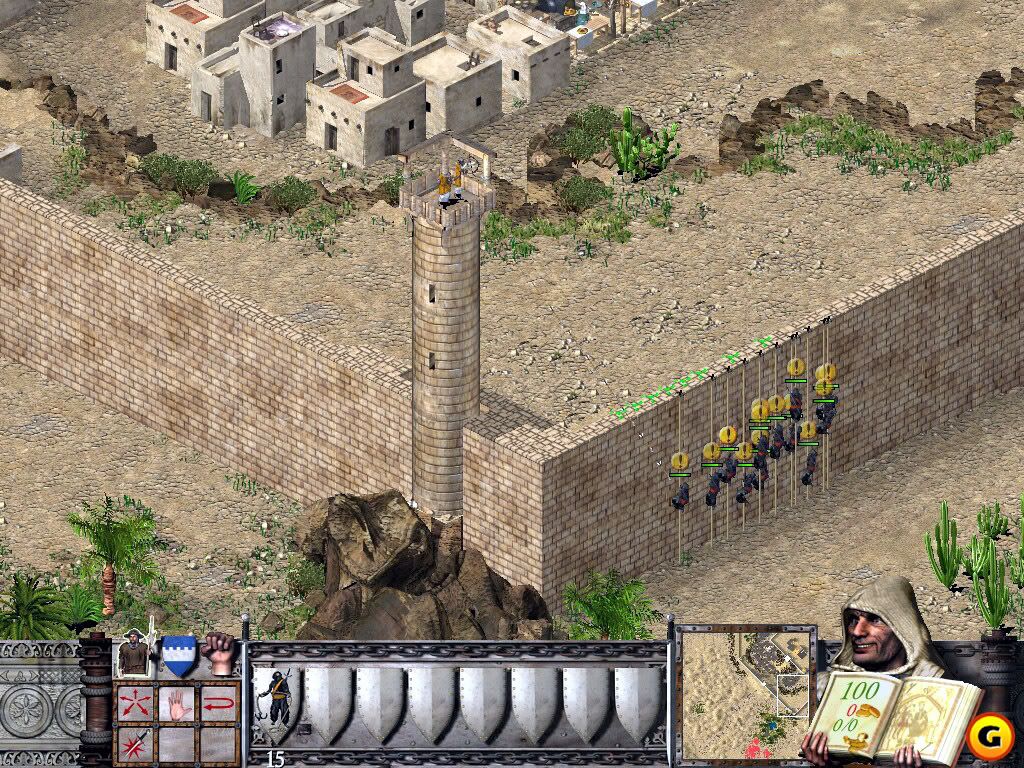Set units to spread-out formation arrows
Viewport: 1024px width, 768px height.
coord(135,702)
